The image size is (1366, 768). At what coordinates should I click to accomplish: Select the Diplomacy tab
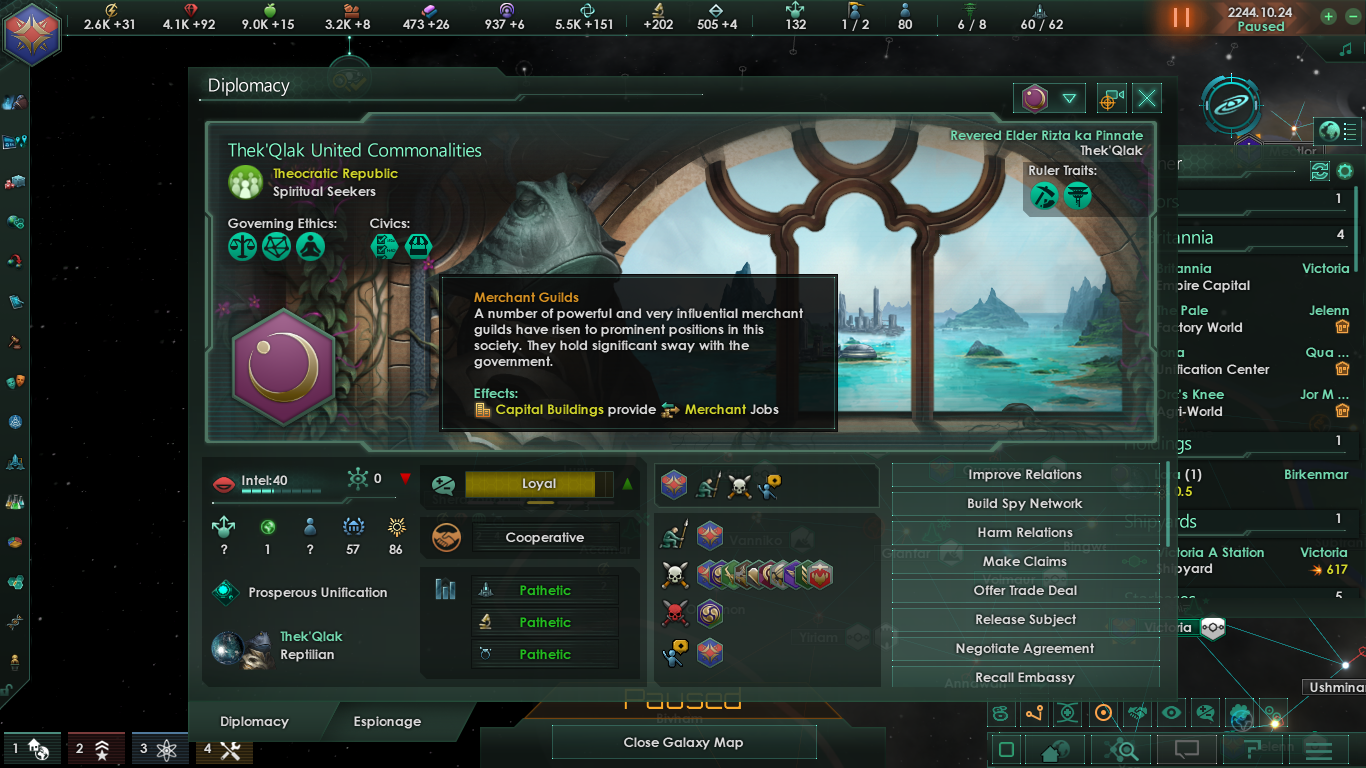click(x=254, y=721)
